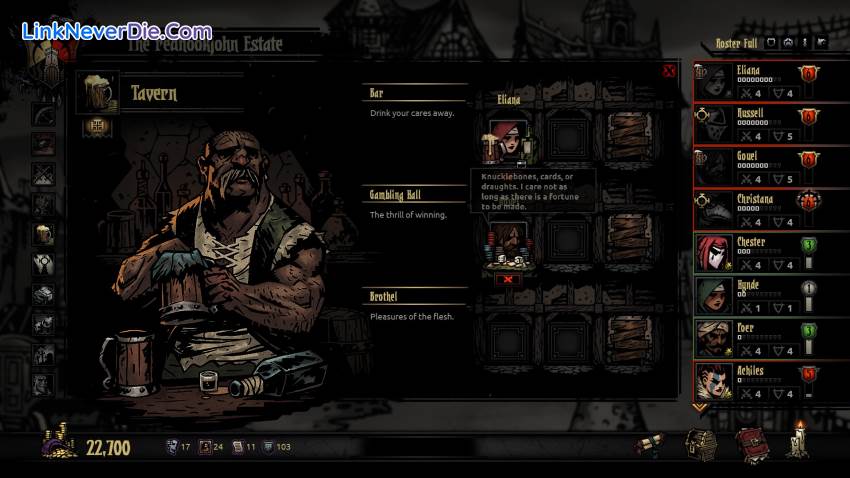Select the Gambling Hall occupied hero slot
Viewport: 850px width, 478px height.
(x=508, y=247)
